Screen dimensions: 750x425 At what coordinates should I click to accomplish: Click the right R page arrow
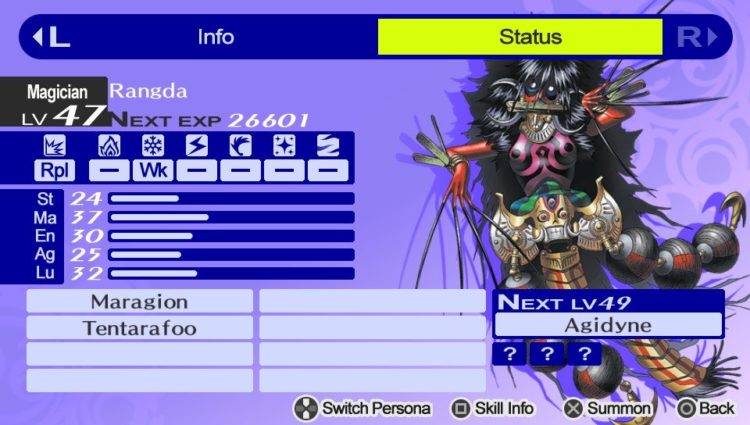click(697, 38)
